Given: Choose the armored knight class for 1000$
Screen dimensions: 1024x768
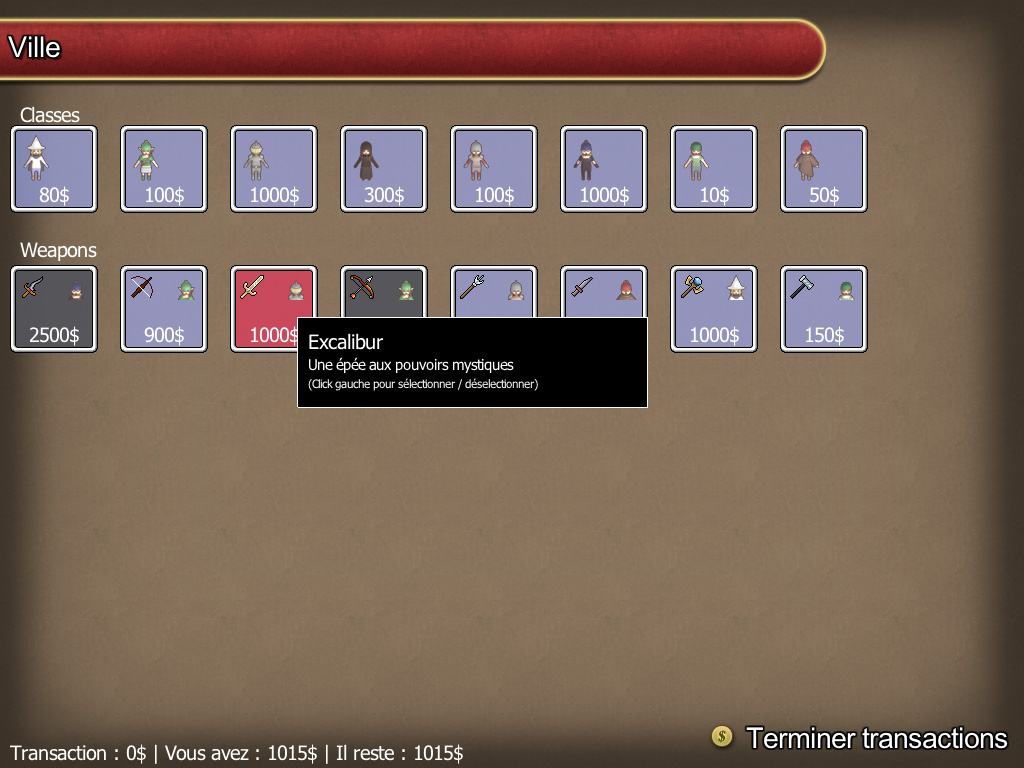Looking at the screenshot, I should coord(274,168).
